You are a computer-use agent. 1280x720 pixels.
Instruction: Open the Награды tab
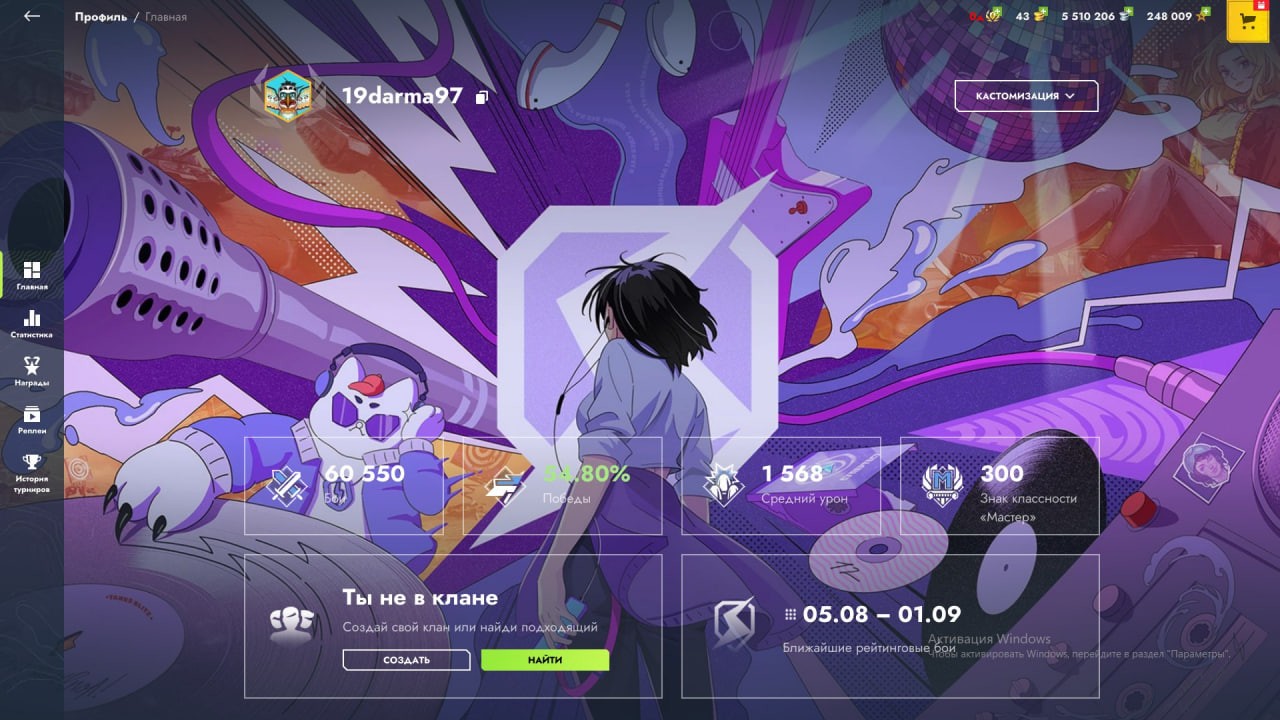tap(32, 372)
